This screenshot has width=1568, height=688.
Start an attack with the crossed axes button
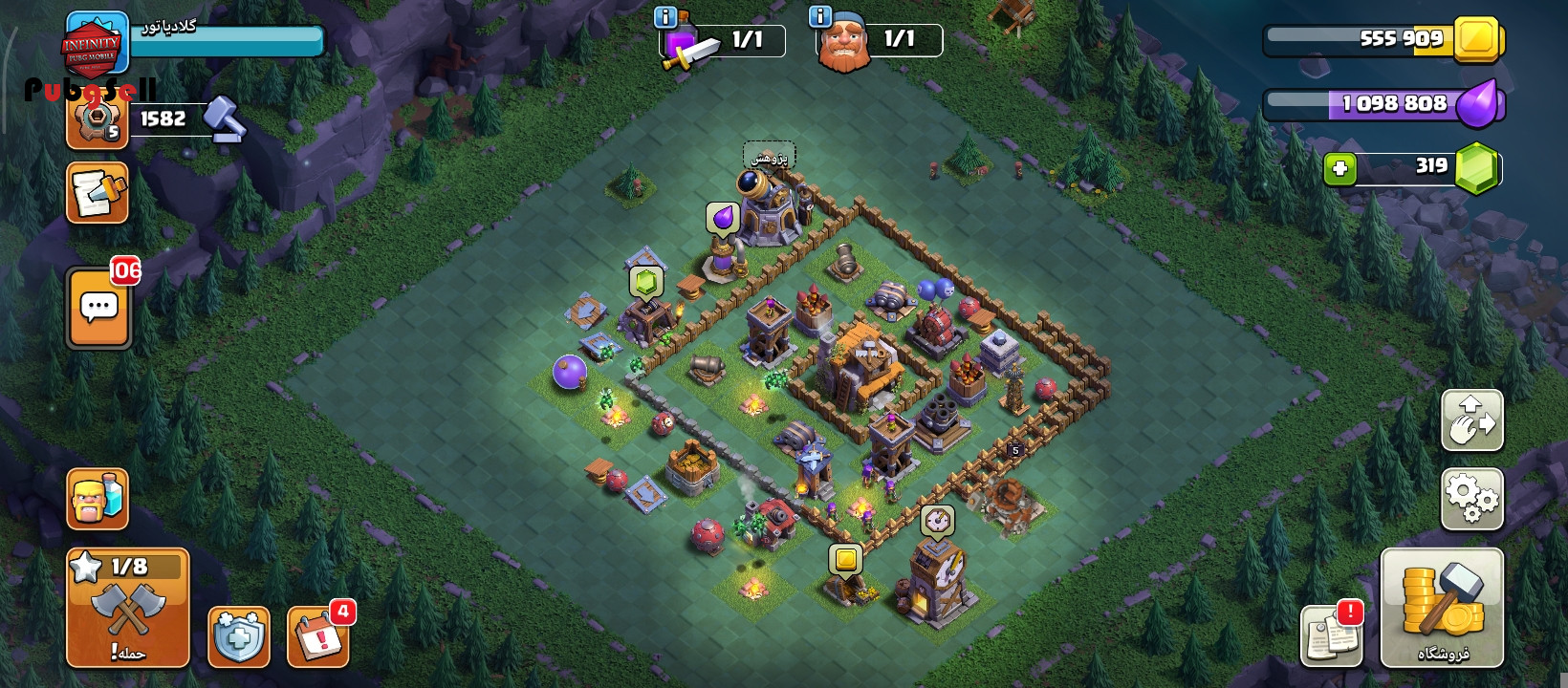[x=128, y=608]
